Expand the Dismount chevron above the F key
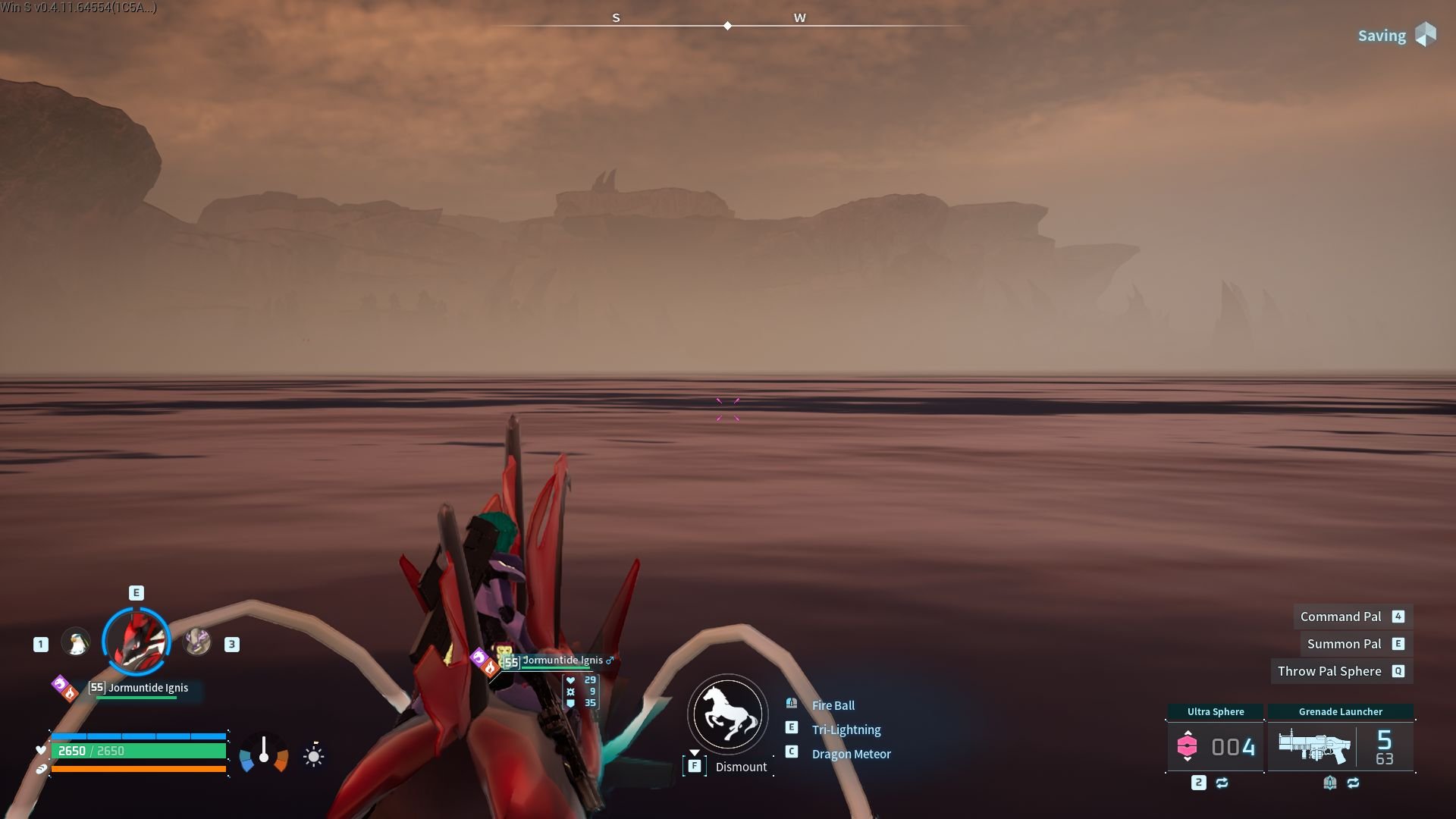 click(x=695, y=753)
